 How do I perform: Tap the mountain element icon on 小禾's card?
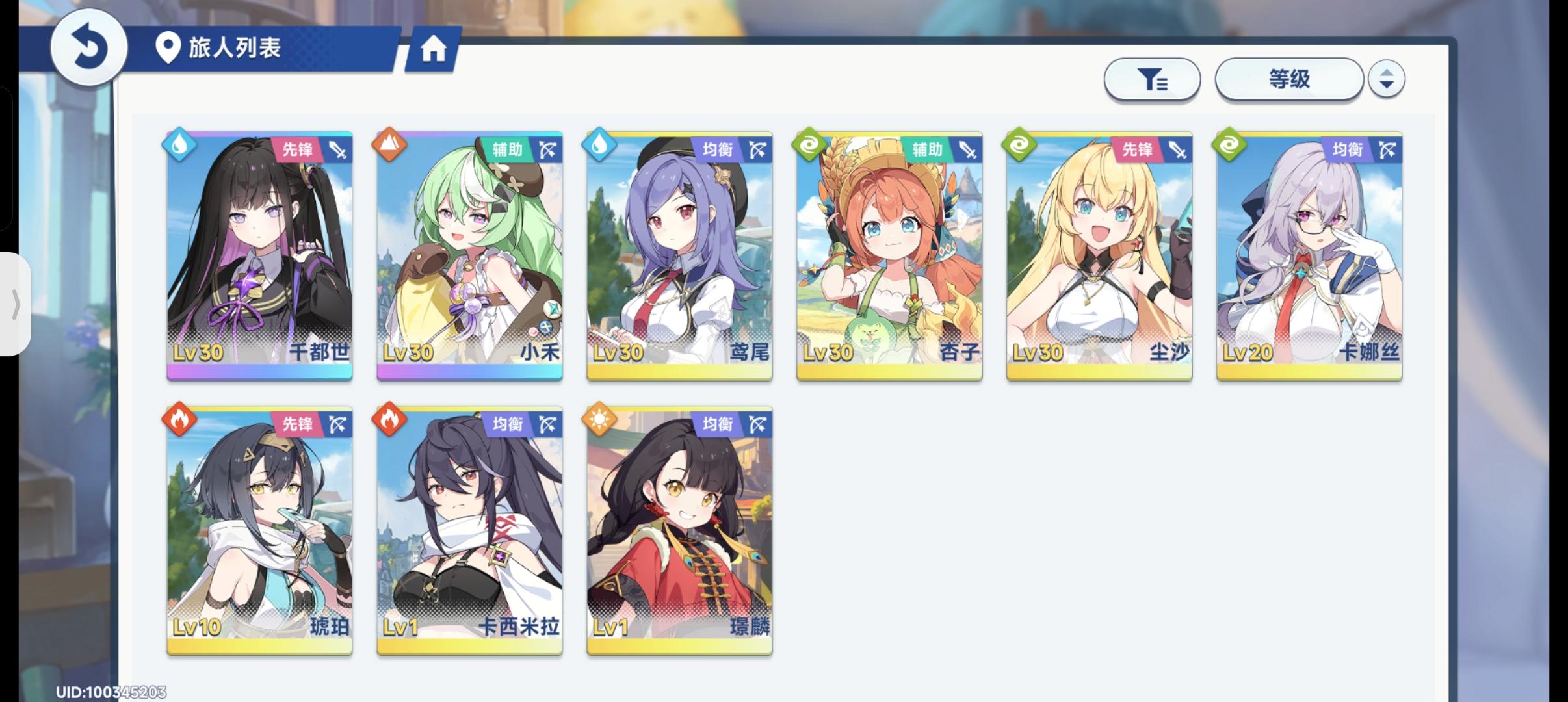click(390, 146)
